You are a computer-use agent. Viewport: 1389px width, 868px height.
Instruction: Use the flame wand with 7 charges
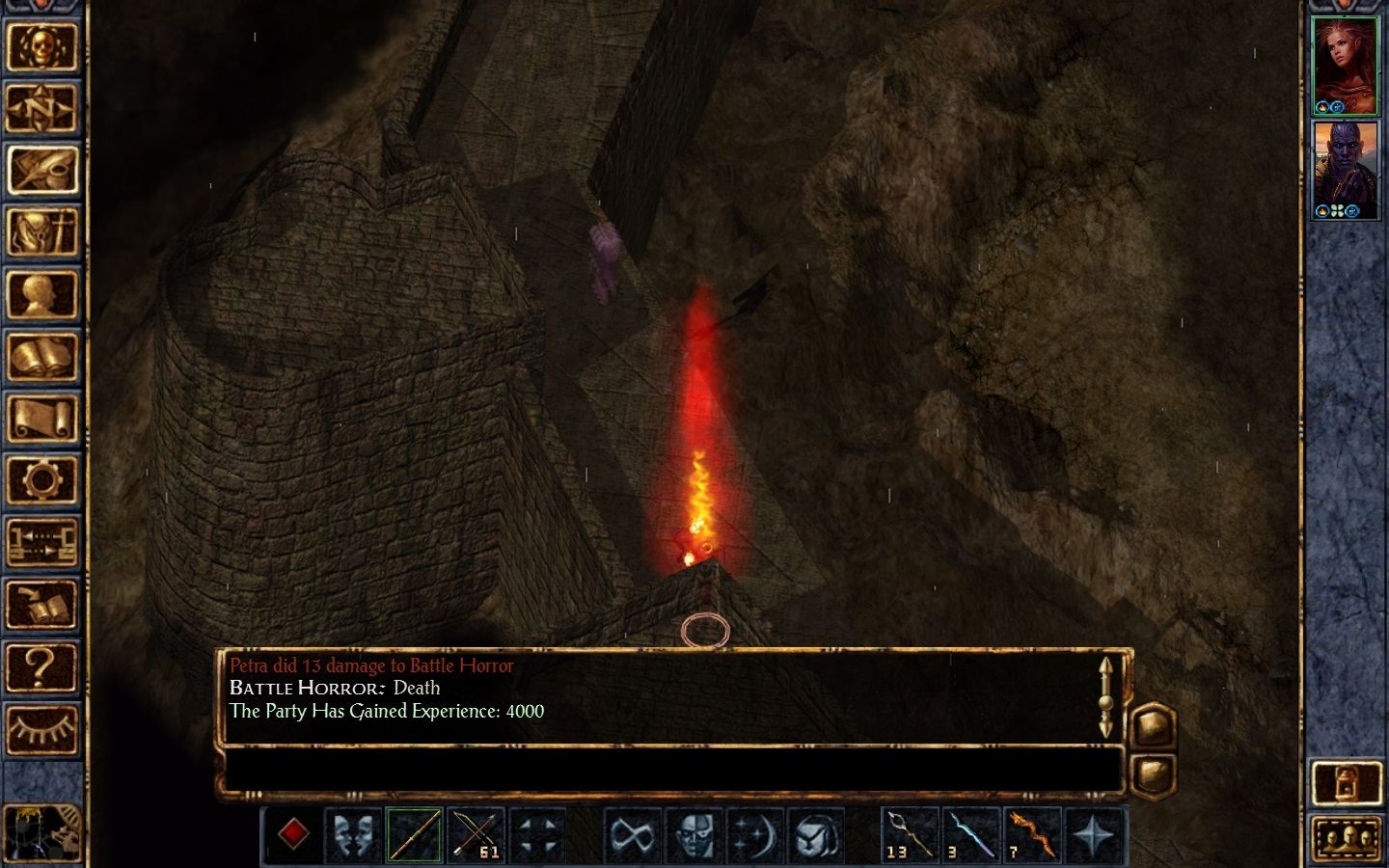(1032, 835)
